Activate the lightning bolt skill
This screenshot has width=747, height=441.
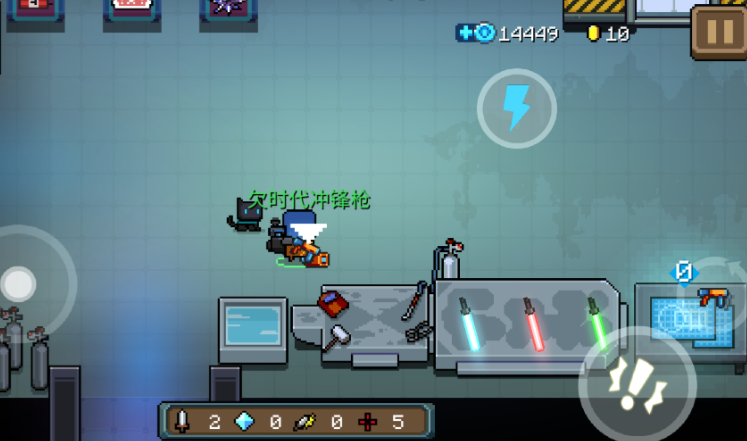pyautogui.click(x=516, y=108)
